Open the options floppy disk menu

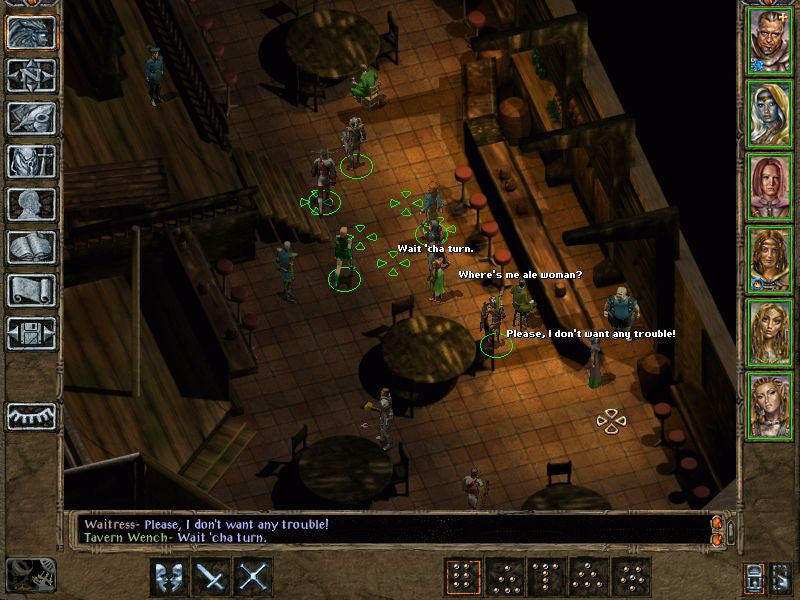(31, 333)
